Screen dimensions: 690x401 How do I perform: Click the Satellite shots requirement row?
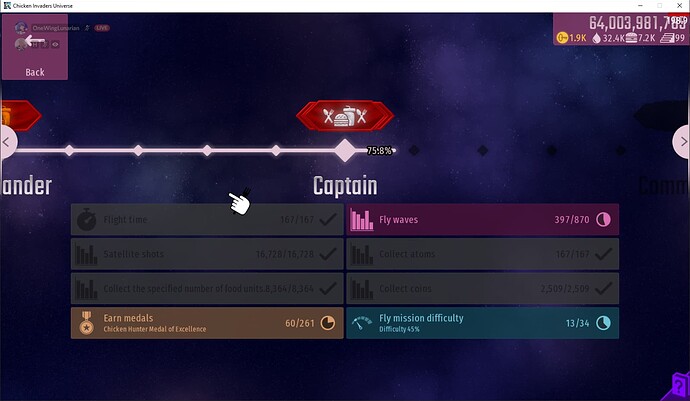pos(207,254)
